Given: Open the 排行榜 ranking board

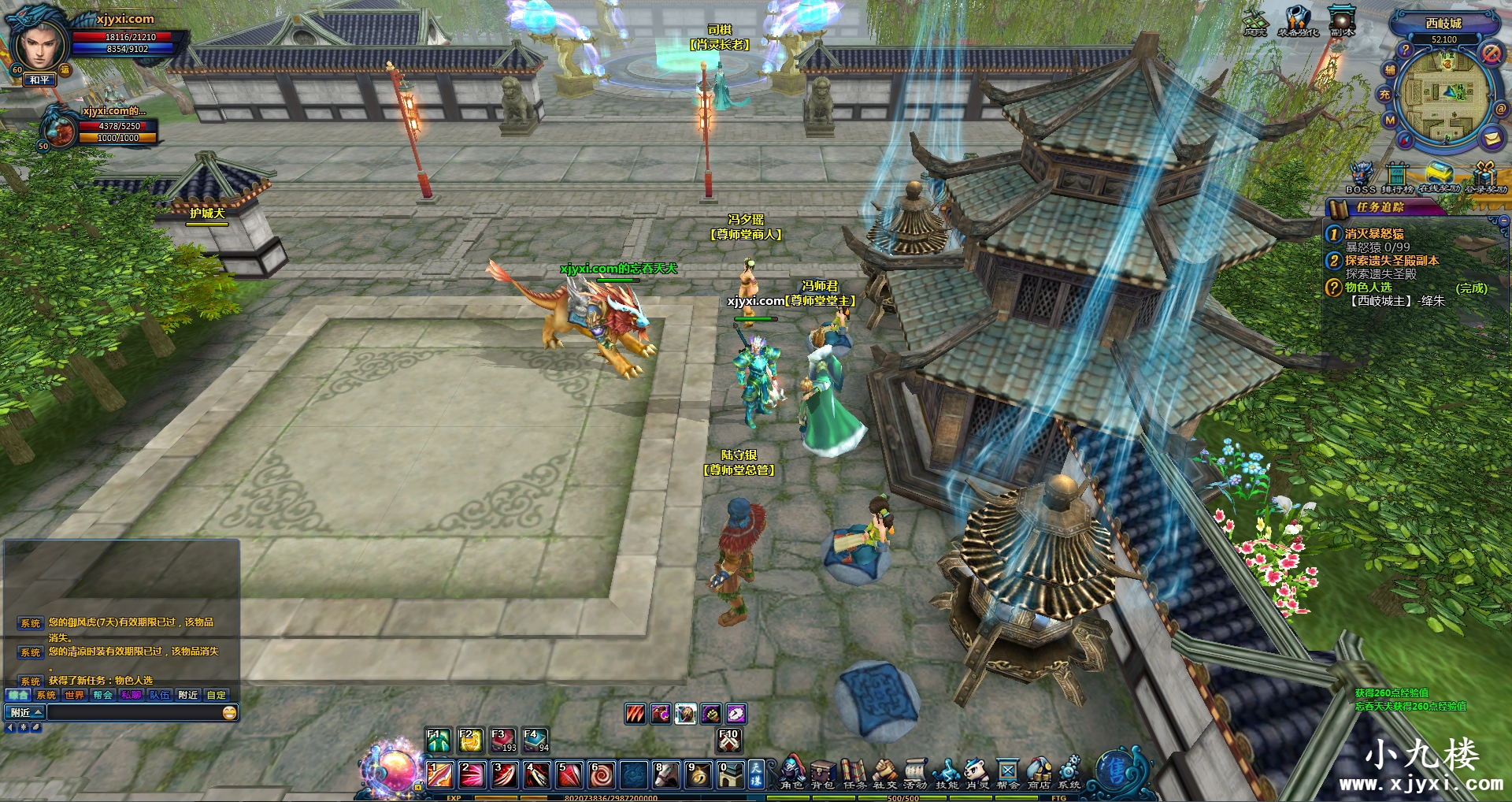Looking at the screenshot, I should coord(1397,176).
